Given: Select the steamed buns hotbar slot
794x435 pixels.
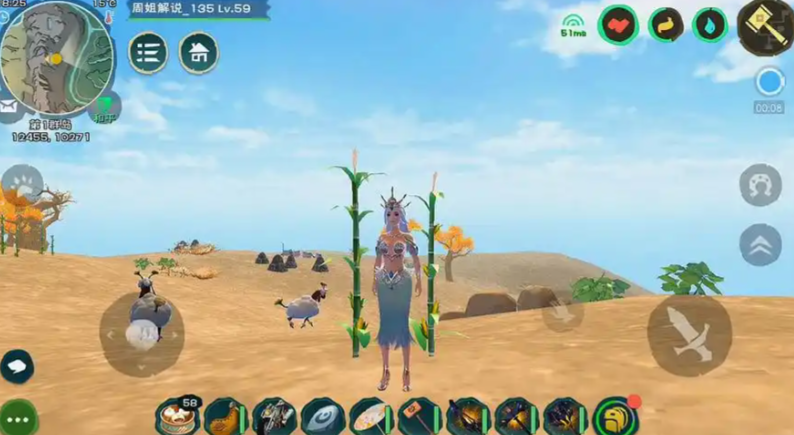Looking at the screenshot, I should tap(178, 416).
